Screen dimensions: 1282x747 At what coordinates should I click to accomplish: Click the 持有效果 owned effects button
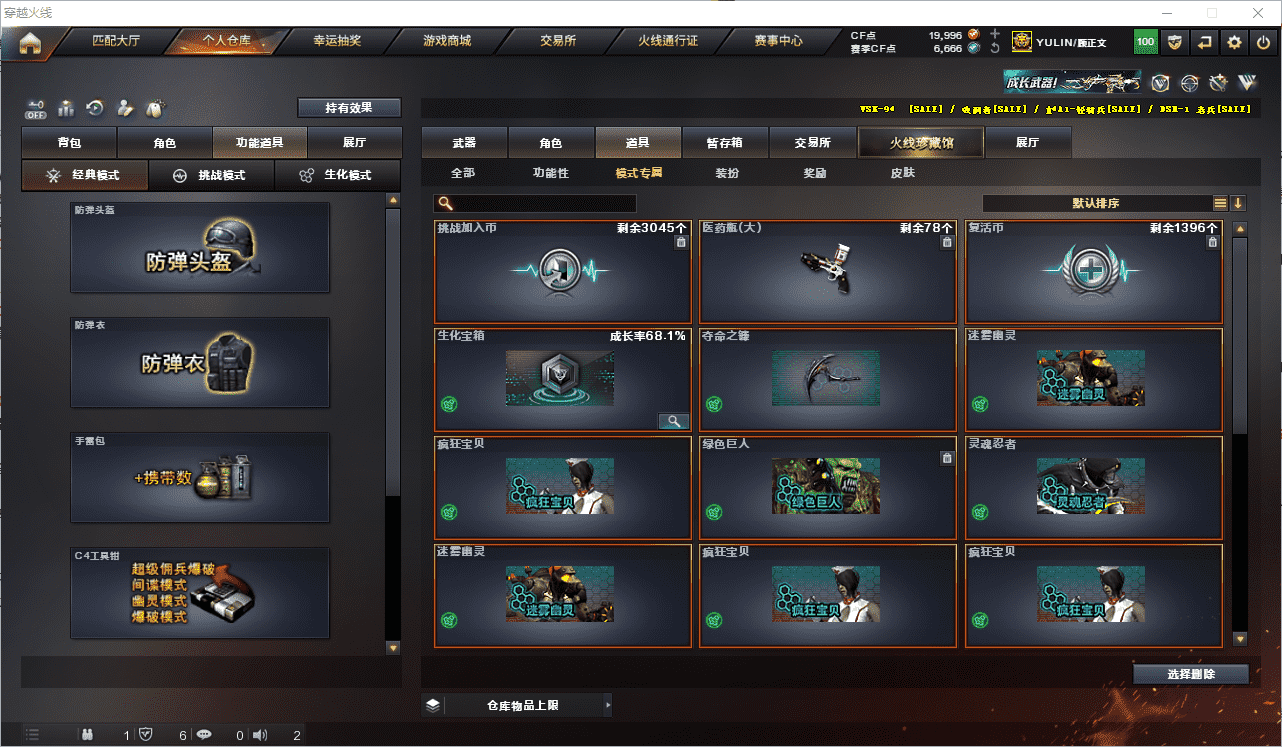tap(348, 107)
